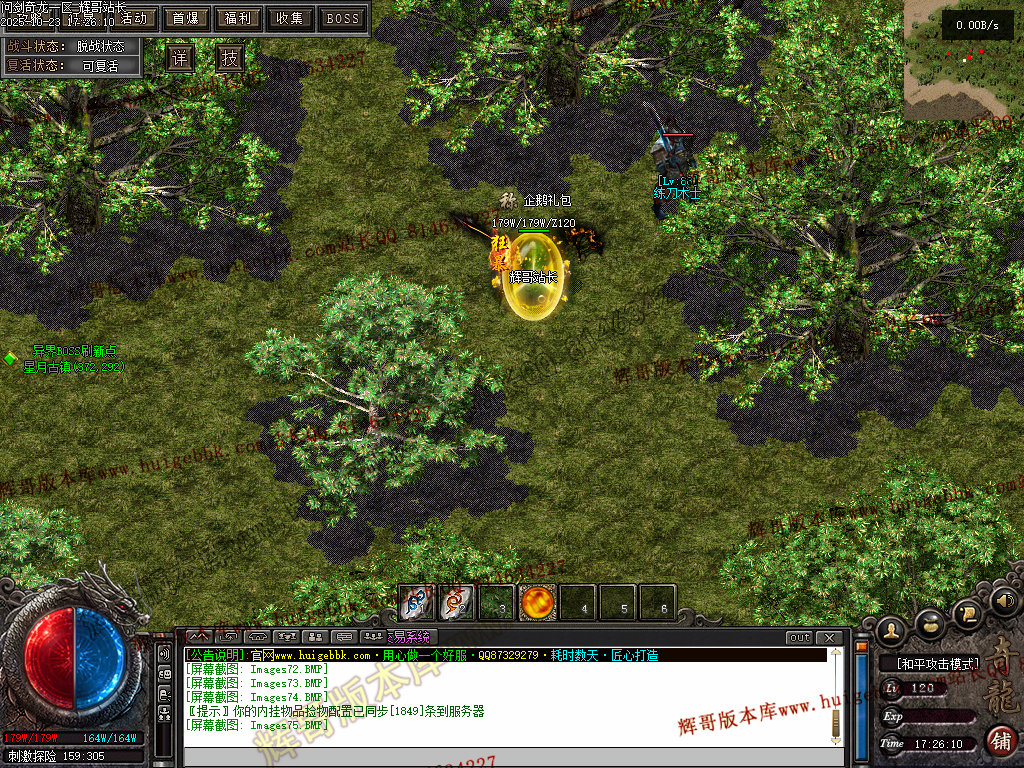Viewport: 1024px width, 768px height.
Task: Toggle sound with the speaker icon
Action: pos(1003,600)
